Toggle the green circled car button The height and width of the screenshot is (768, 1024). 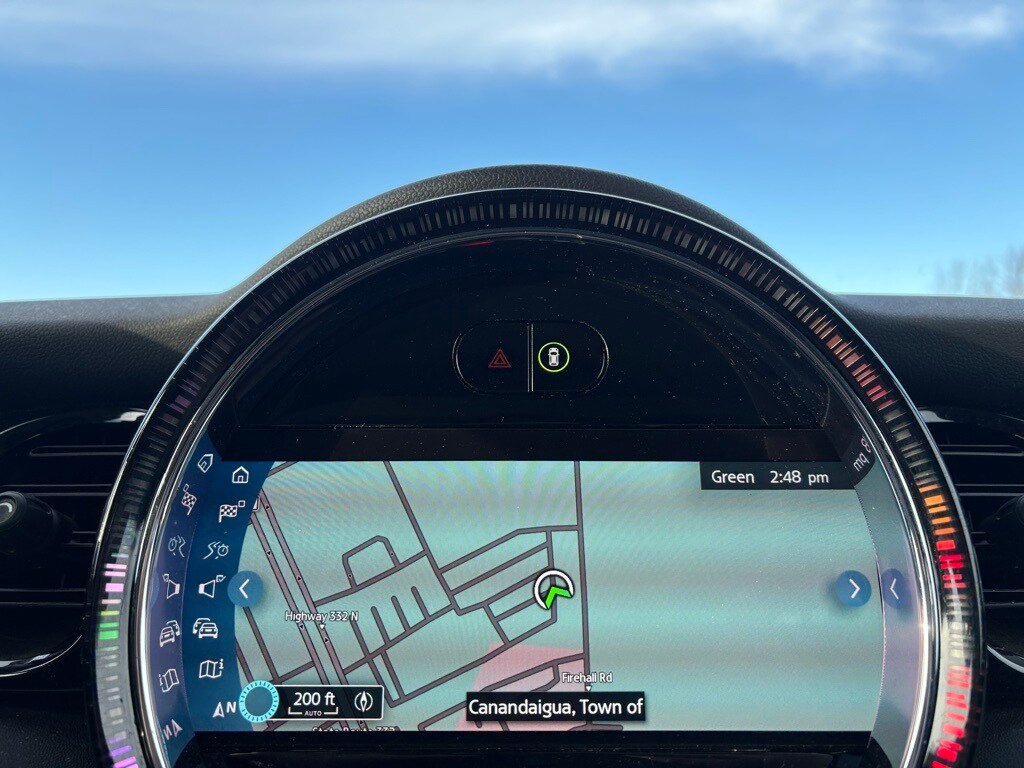pos(553,357)
